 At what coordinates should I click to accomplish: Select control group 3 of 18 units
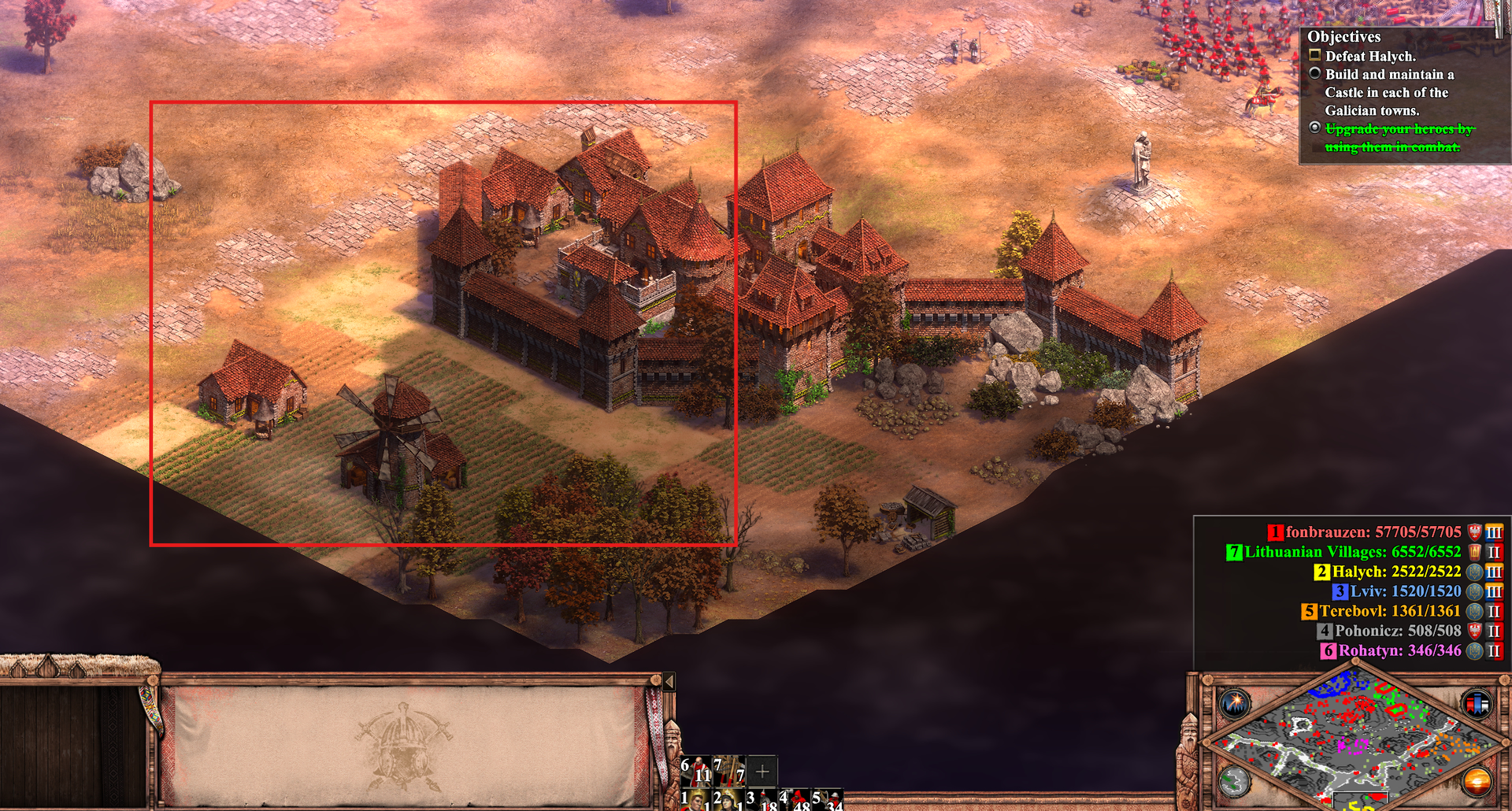coord(762,802)
